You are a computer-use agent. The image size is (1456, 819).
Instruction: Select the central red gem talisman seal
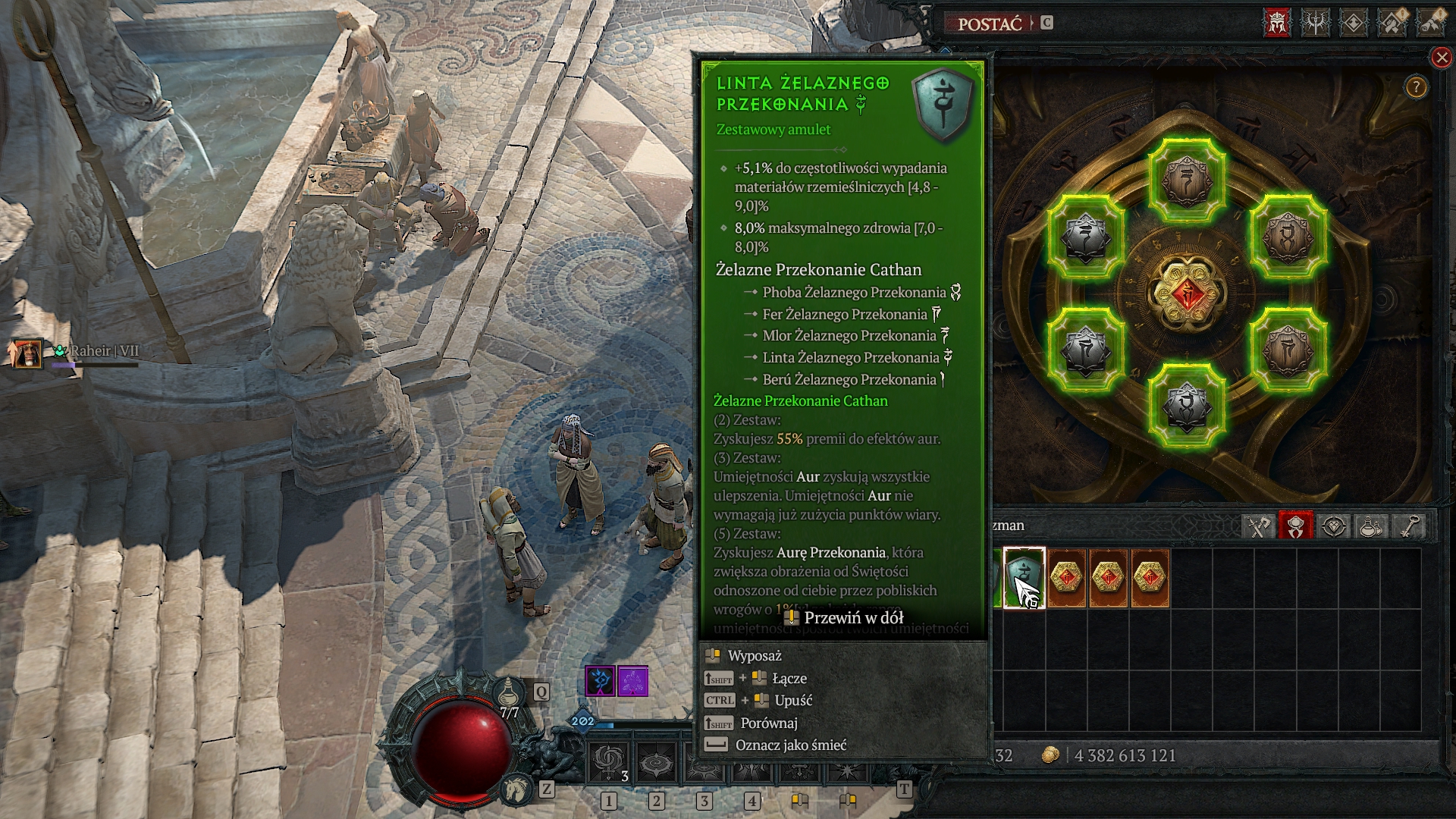1187,293
